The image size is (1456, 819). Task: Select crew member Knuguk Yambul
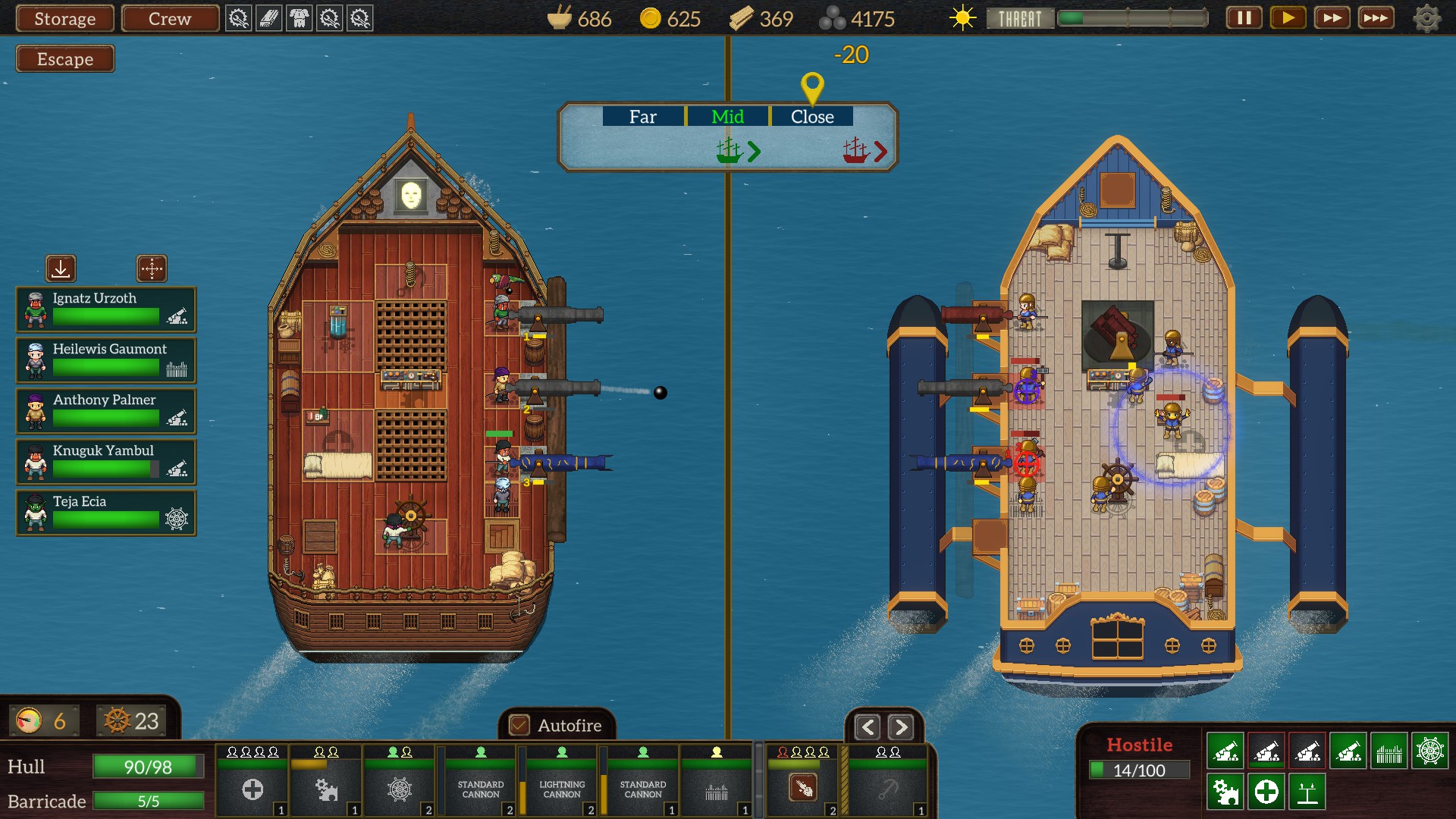(x=106, y=462)
